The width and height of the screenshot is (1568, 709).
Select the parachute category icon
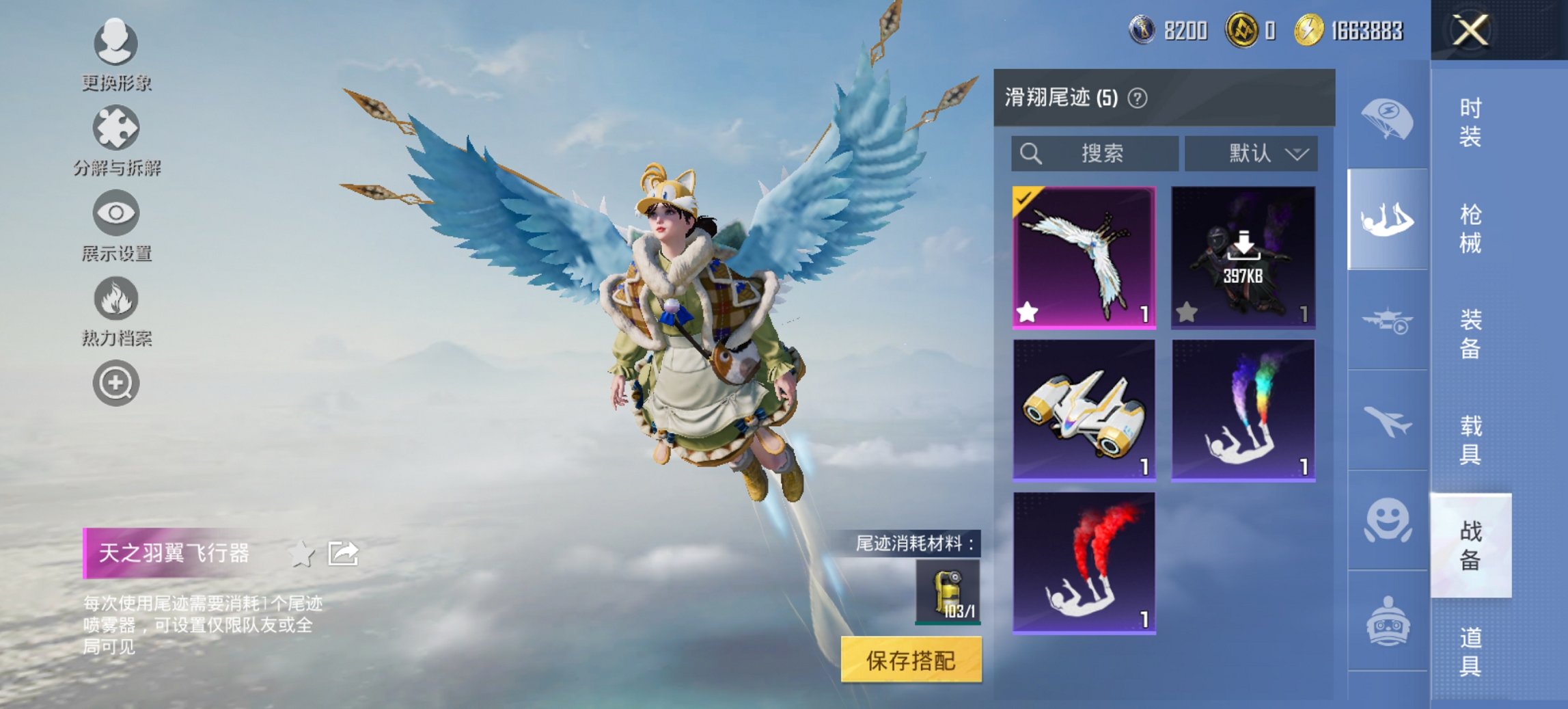(x=1387, y=122)
